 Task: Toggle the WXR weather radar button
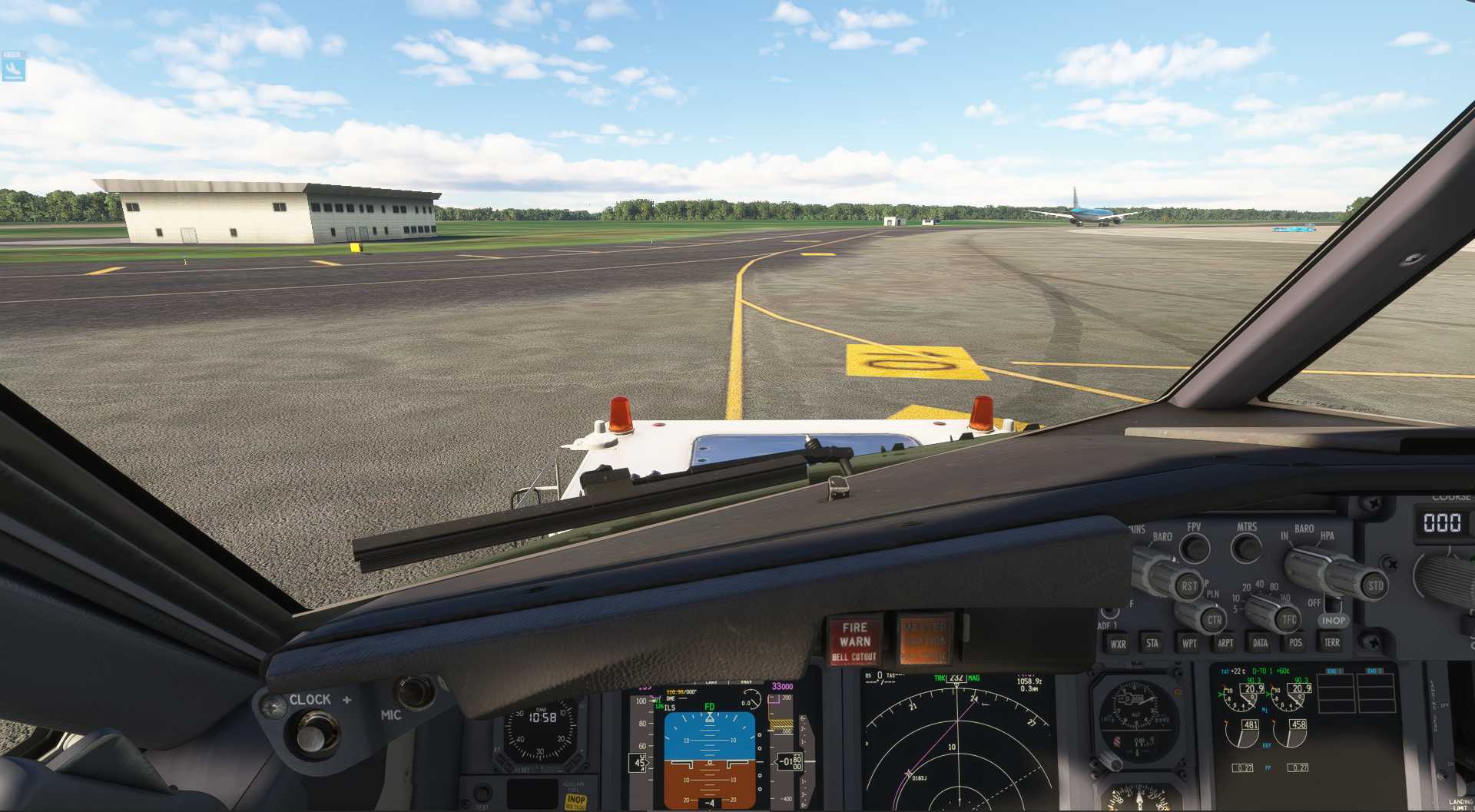(1118, 644)
